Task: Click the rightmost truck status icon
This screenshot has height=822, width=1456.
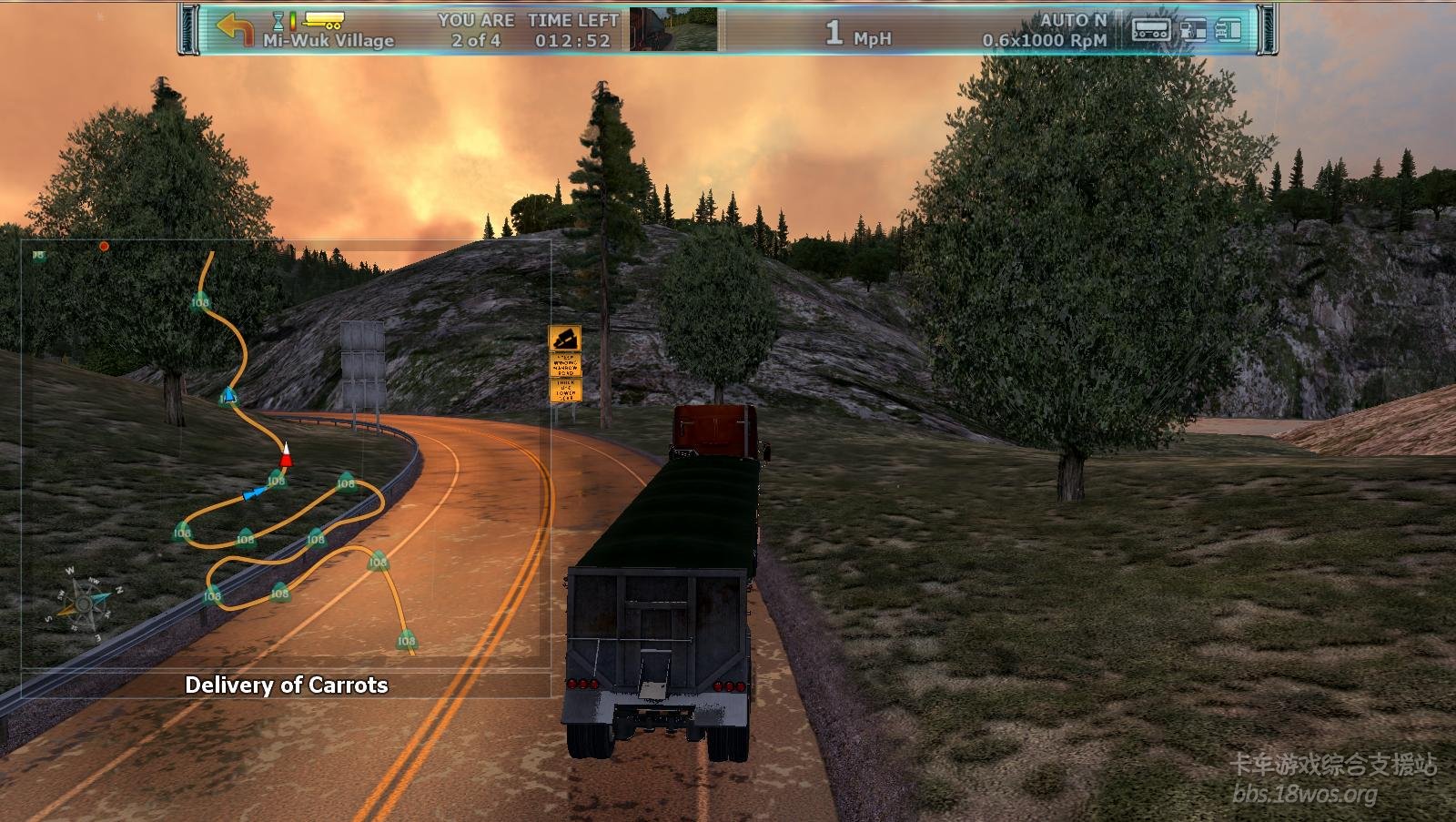Action: (1228, 30)
